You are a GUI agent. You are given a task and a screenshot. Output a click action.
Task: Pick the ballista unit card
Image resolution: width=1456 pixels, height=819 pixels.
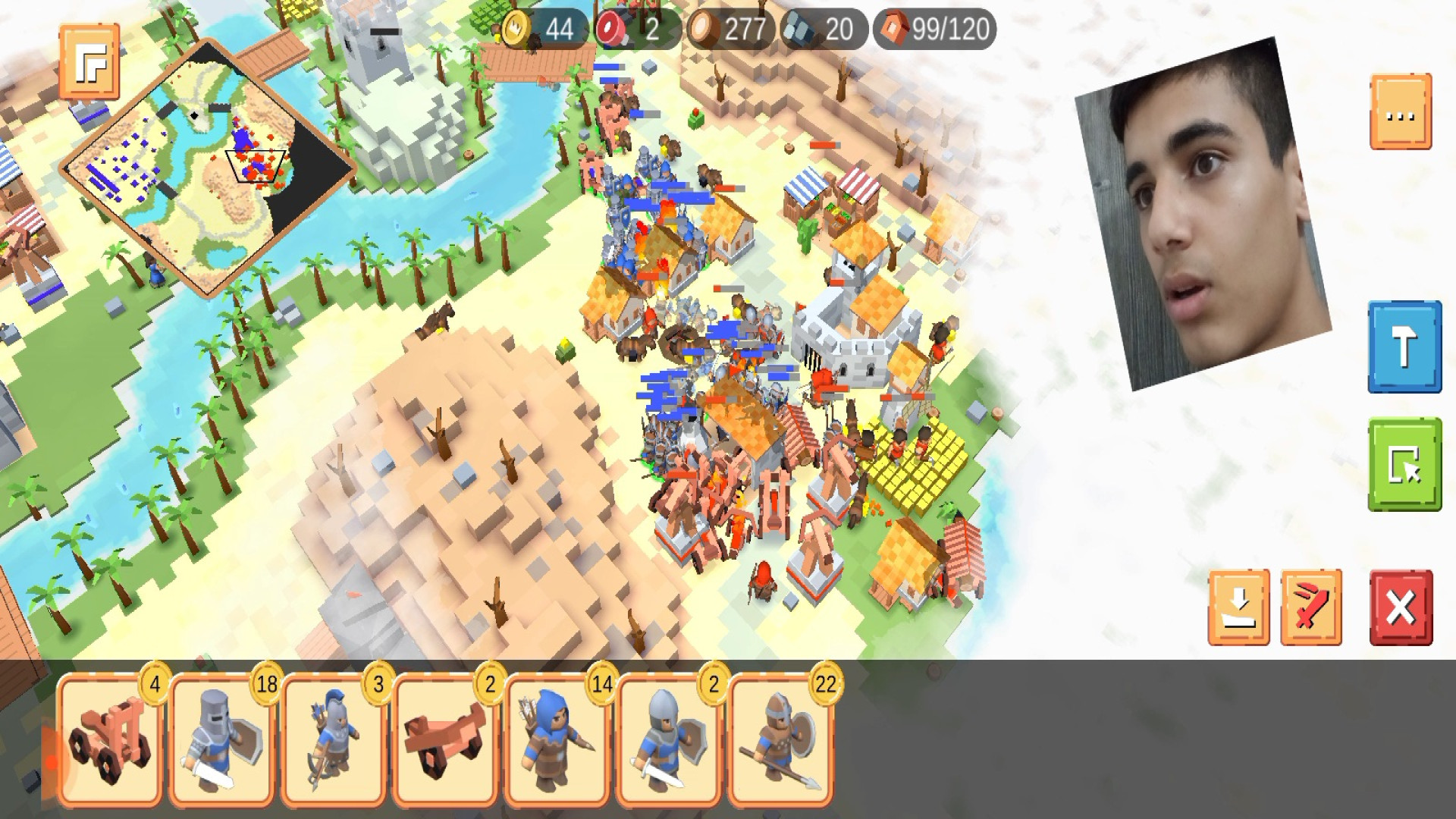[445, 741]
